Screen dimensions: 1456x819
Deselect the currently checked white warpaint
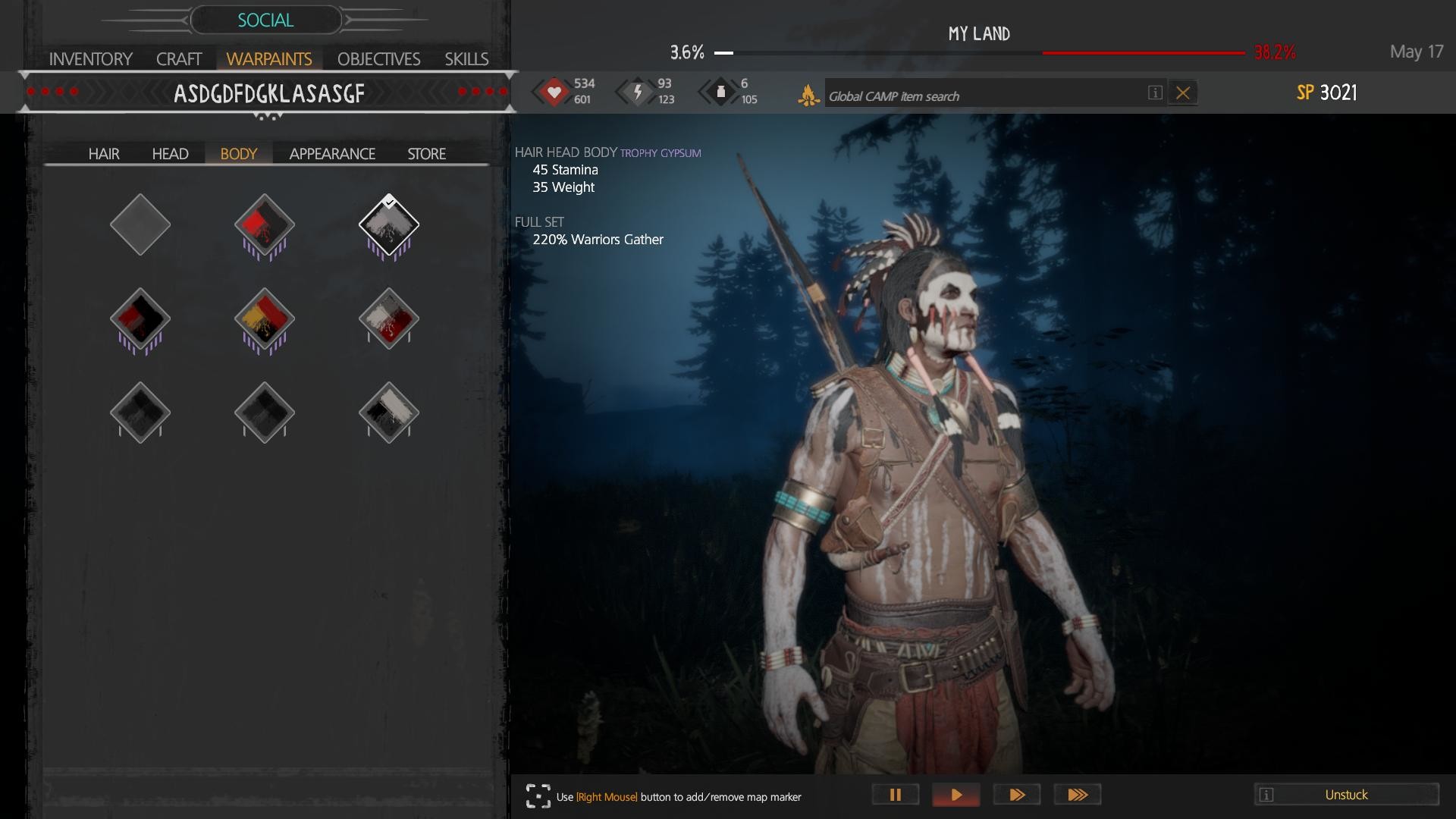click(x=388, y=225)
